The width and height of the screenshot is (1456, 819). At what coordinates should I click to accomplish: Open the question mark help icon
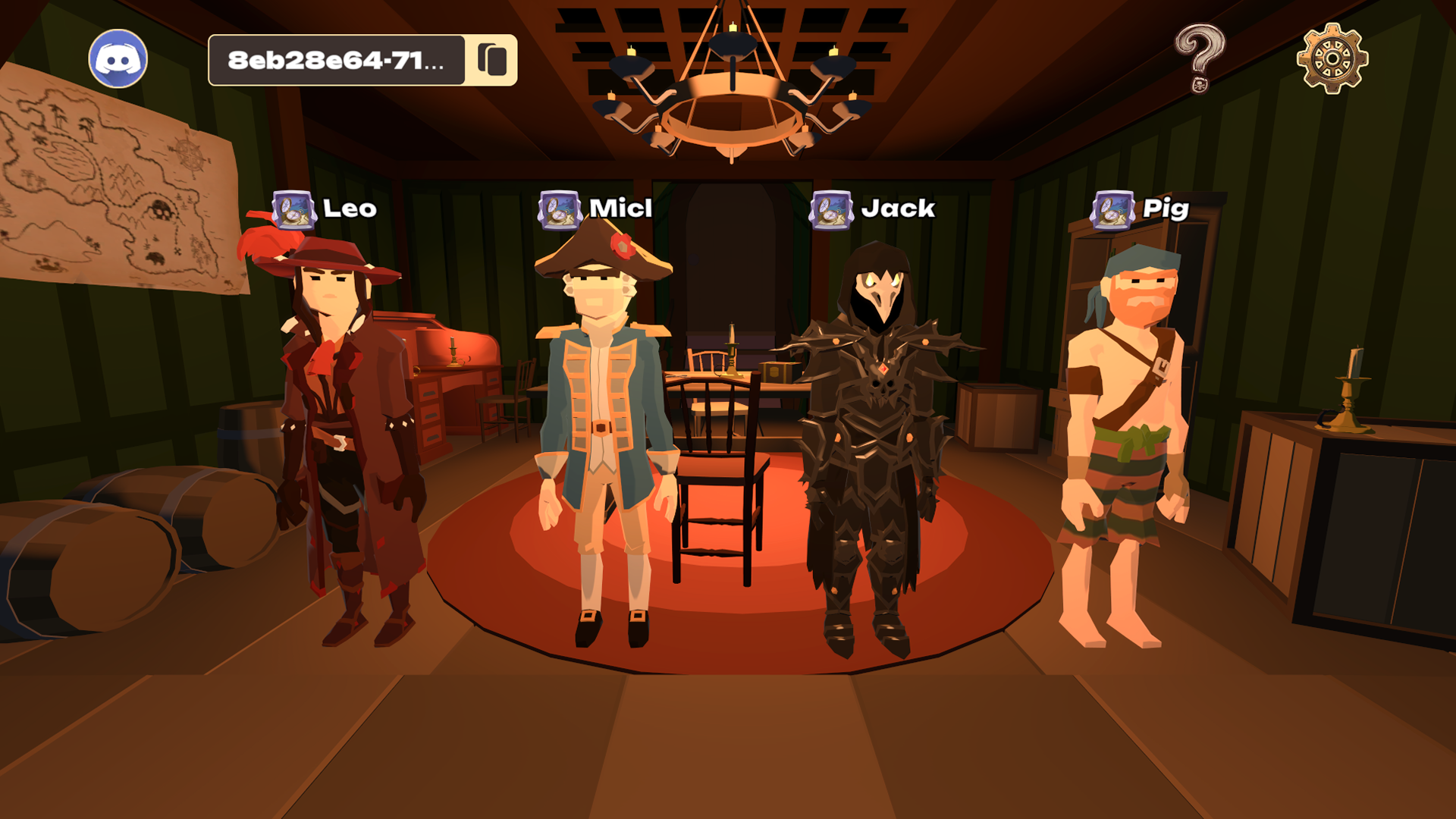1200,57
